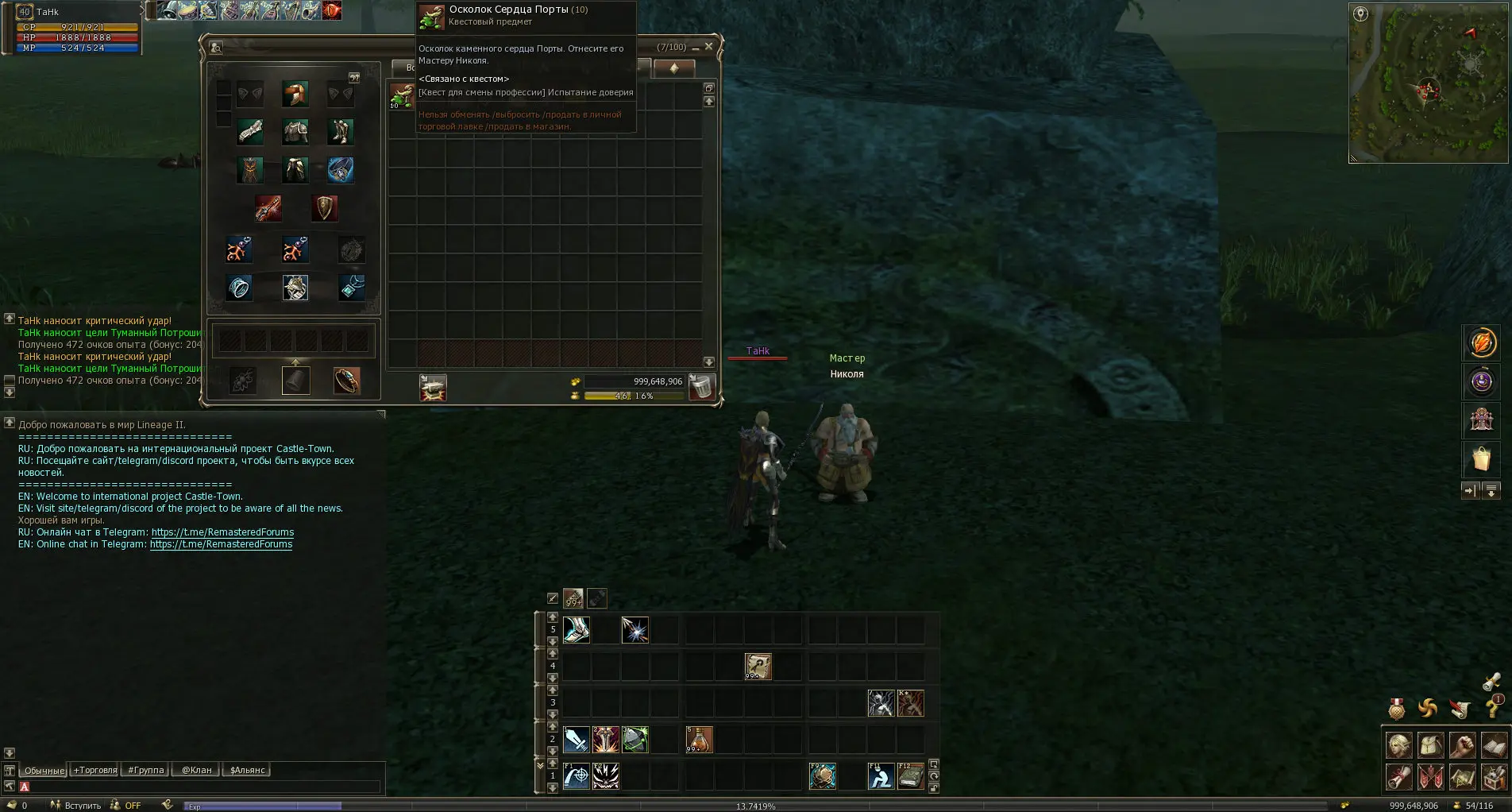Open the question mark quest helper icon
This screenshot has width=1512, height=812.
tap(1493, 706)
